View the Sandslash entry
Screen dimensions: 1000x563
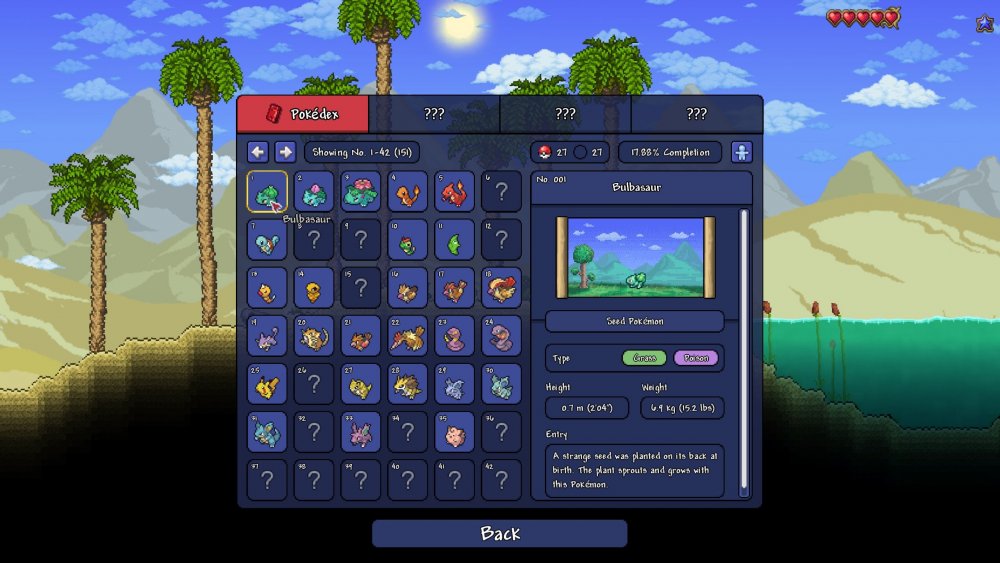pyautogui.click(x=408, y=383)
